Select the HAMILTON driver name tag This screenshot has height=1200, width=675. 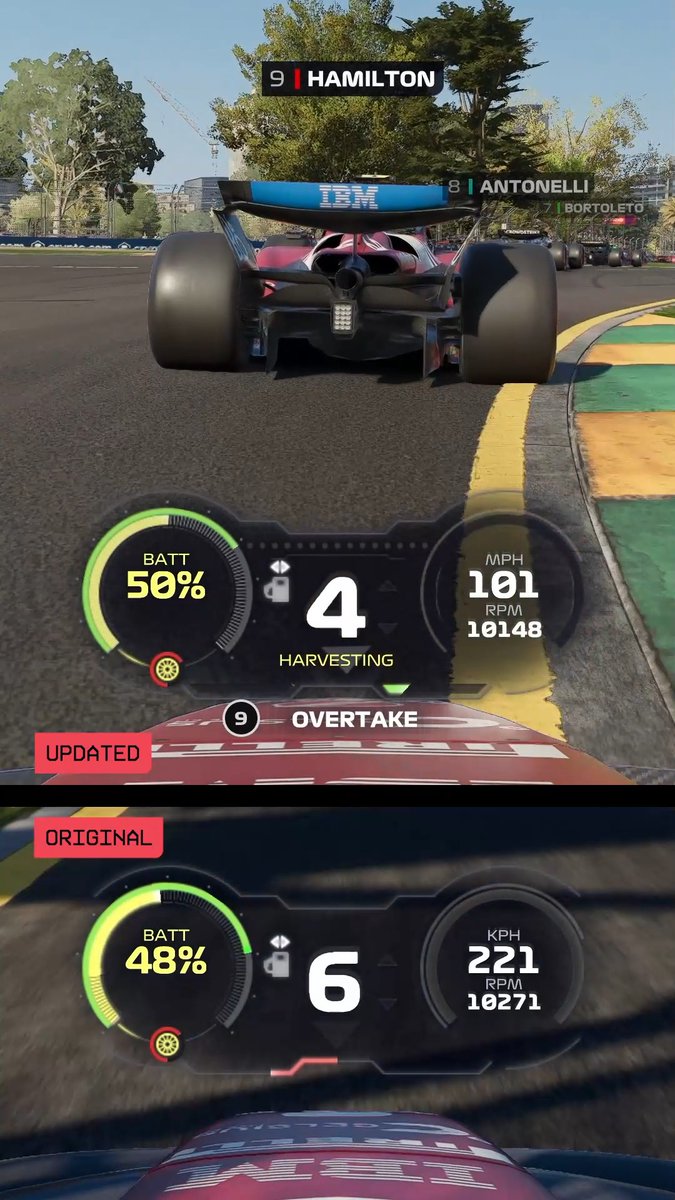click(x=352, y=79)
